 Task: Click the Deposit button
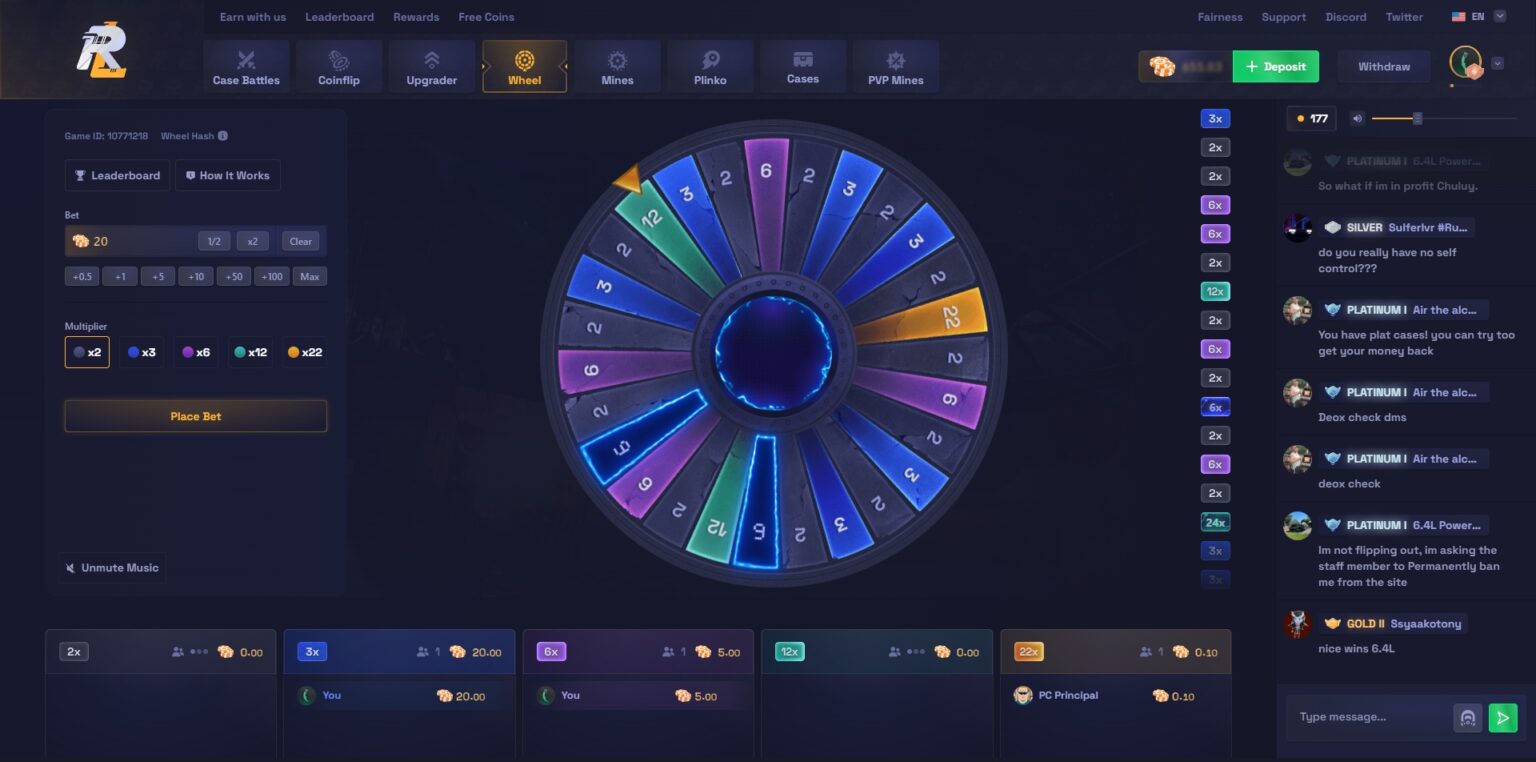(1275, 66)
